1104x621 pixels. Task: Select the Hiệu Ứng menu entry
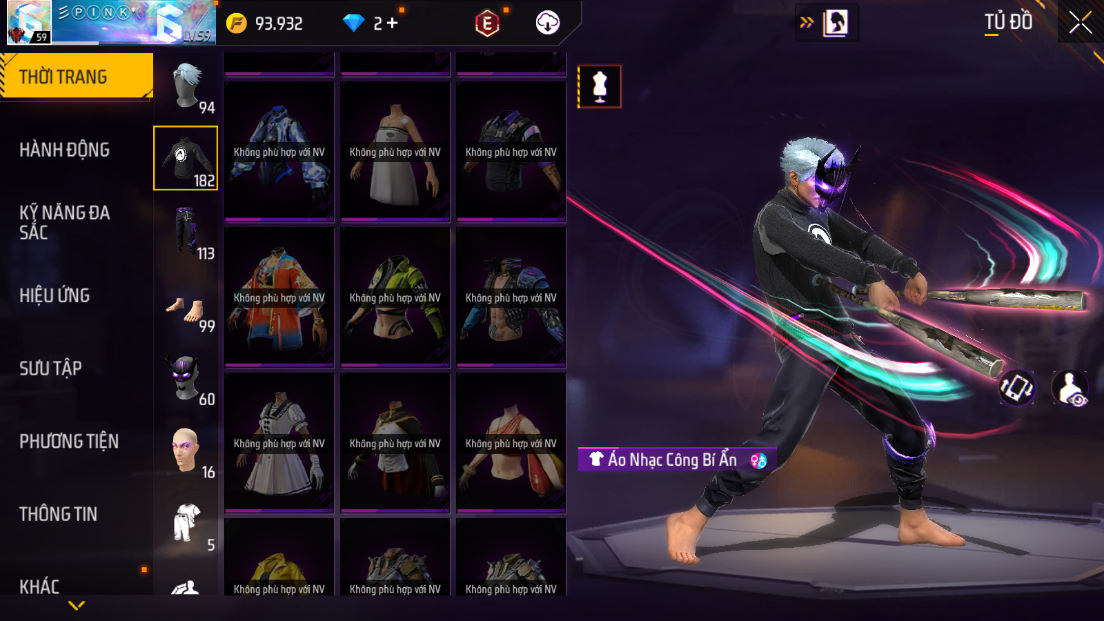[x=55, y=296]
